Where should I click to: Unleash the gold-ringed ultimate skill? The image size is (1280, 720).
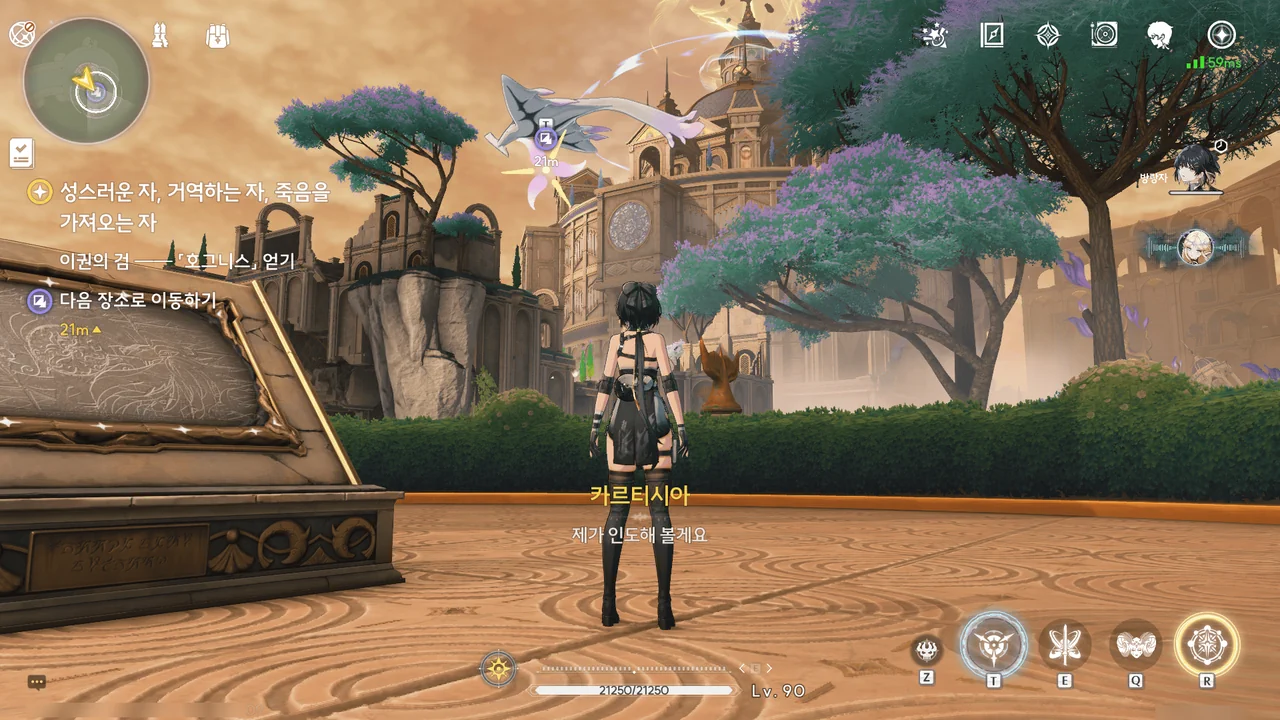[1207, 645]
